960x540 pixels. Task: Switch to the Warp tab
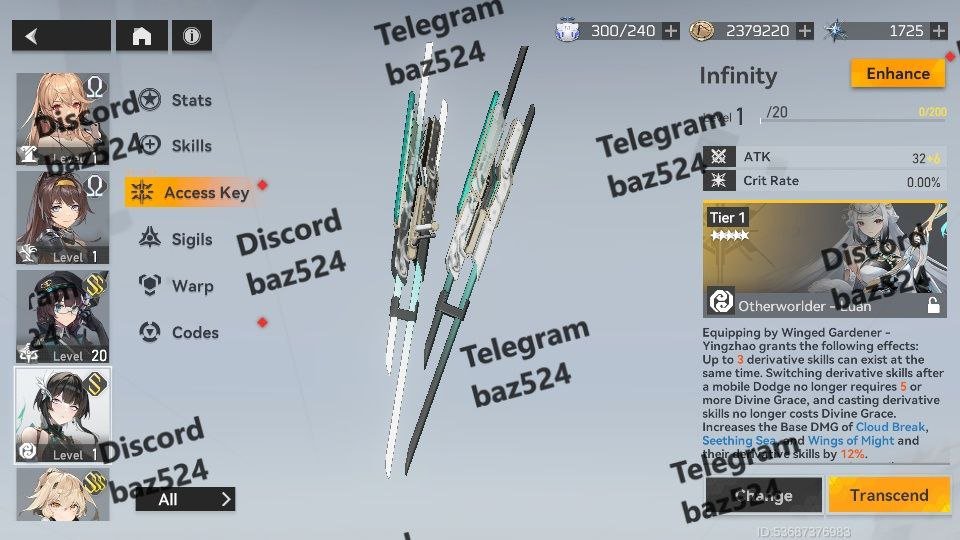coord(190,286)
